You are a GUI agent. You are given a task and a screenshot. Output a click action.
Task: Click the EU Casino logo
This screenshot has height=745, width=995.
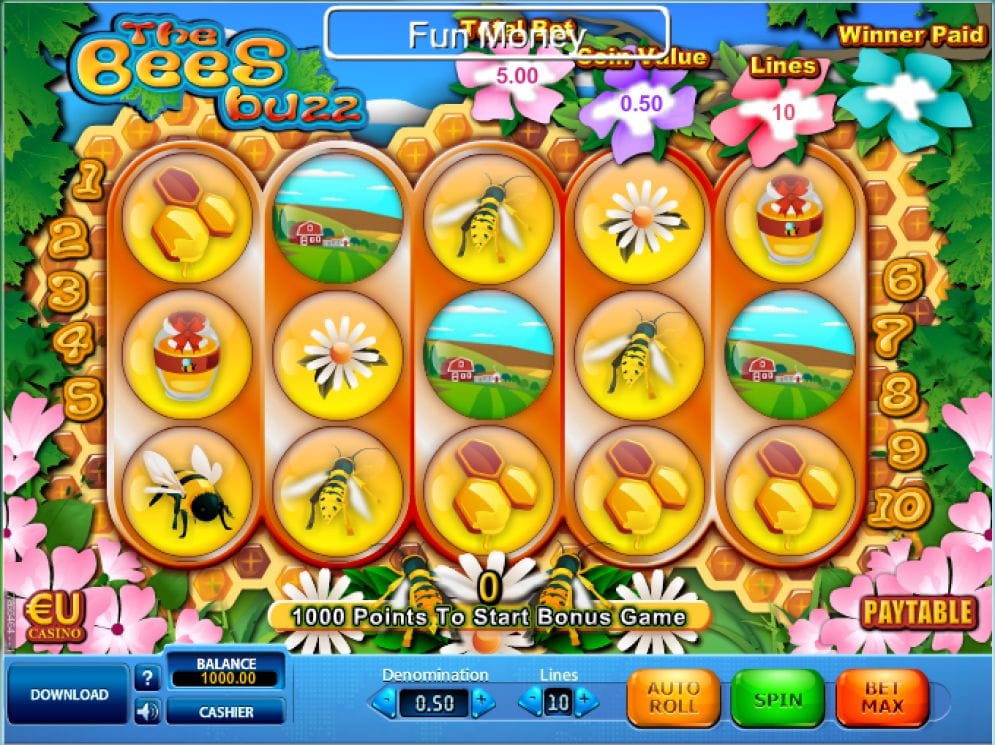point(54,616)
